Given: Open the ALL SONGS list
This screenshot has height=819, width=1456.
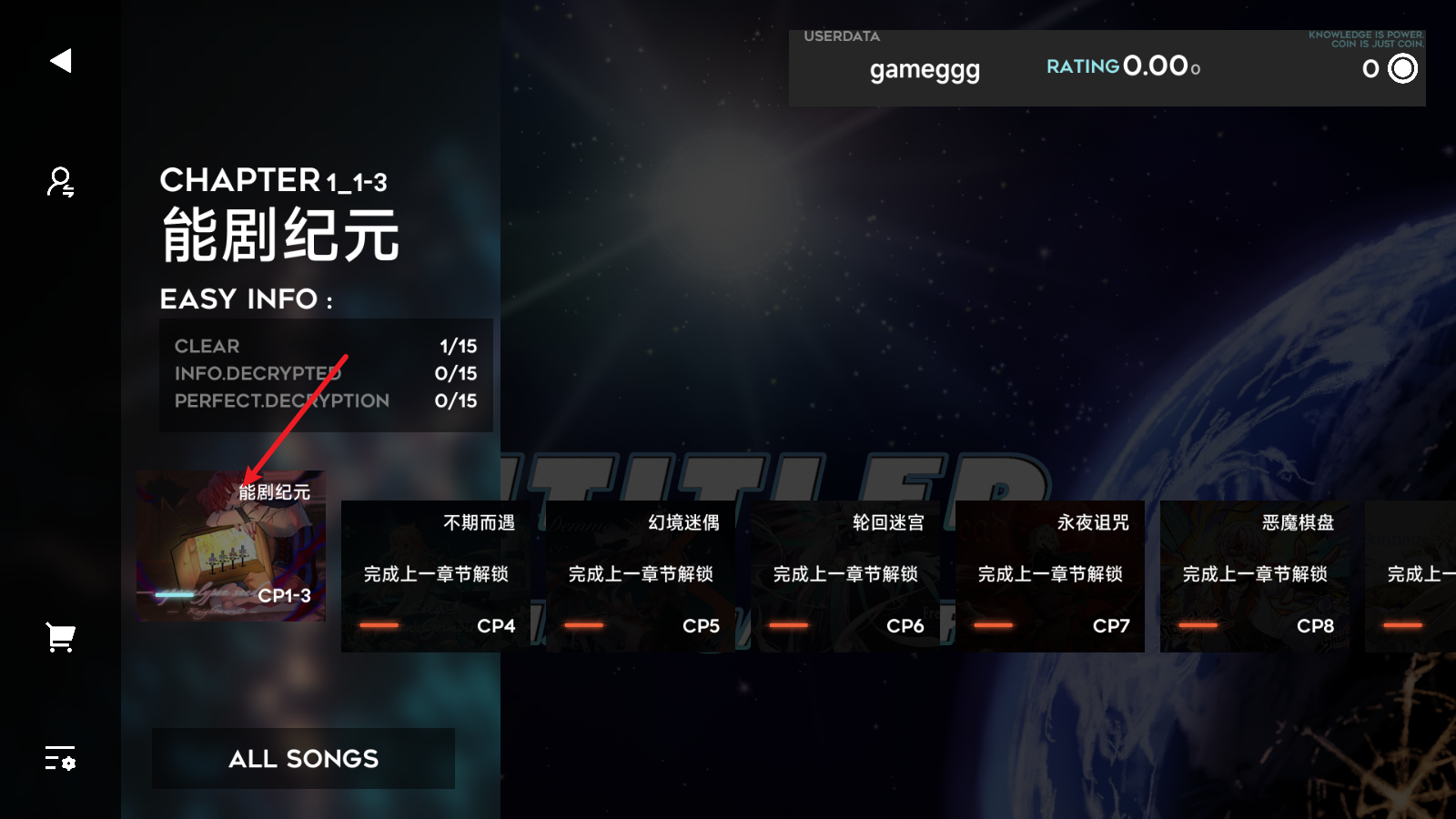Looking at the screenshot, I should click(303, 758).
